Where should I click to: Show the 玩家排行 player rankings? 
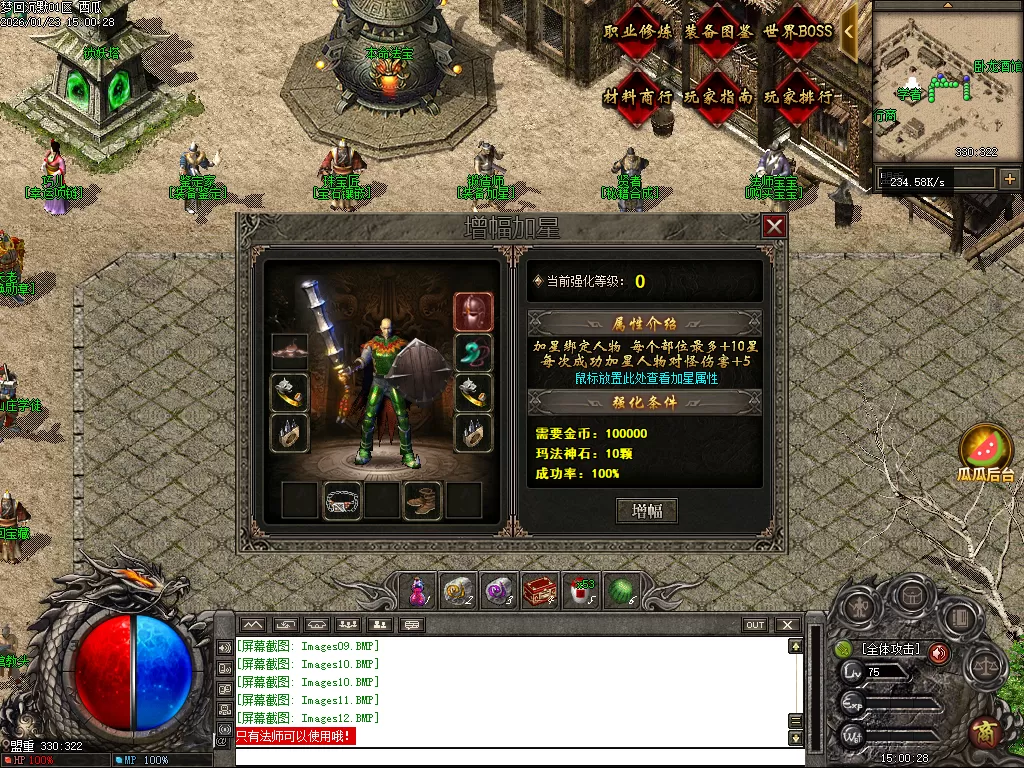797,97
